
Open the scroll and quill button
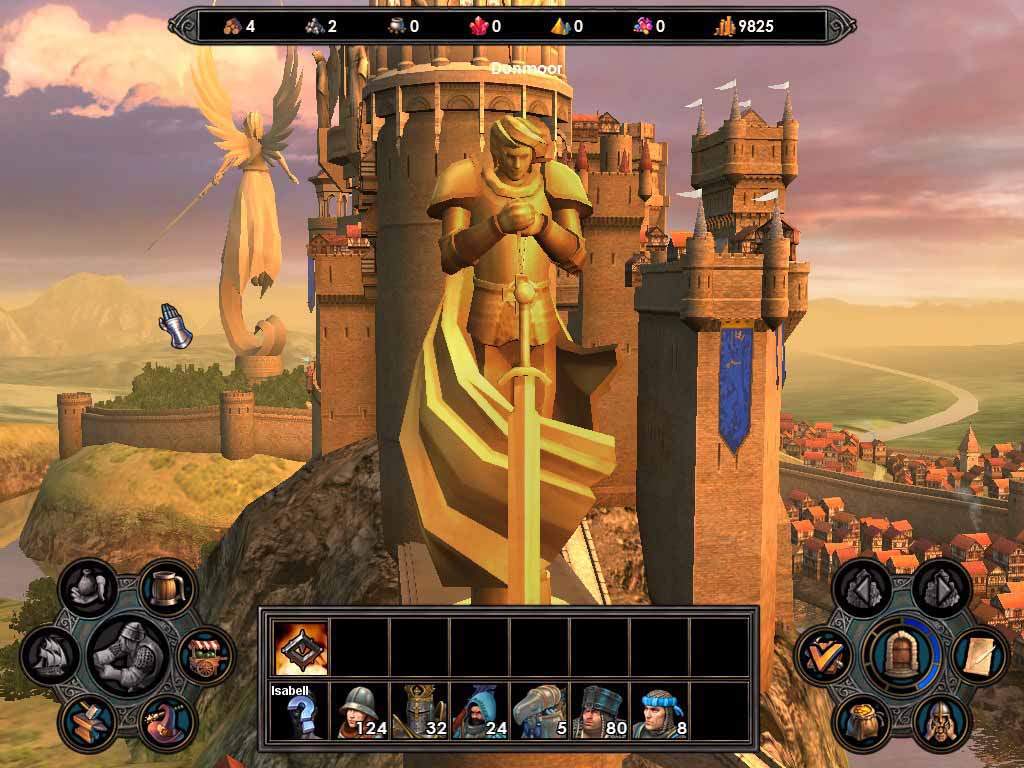(979, 655)
